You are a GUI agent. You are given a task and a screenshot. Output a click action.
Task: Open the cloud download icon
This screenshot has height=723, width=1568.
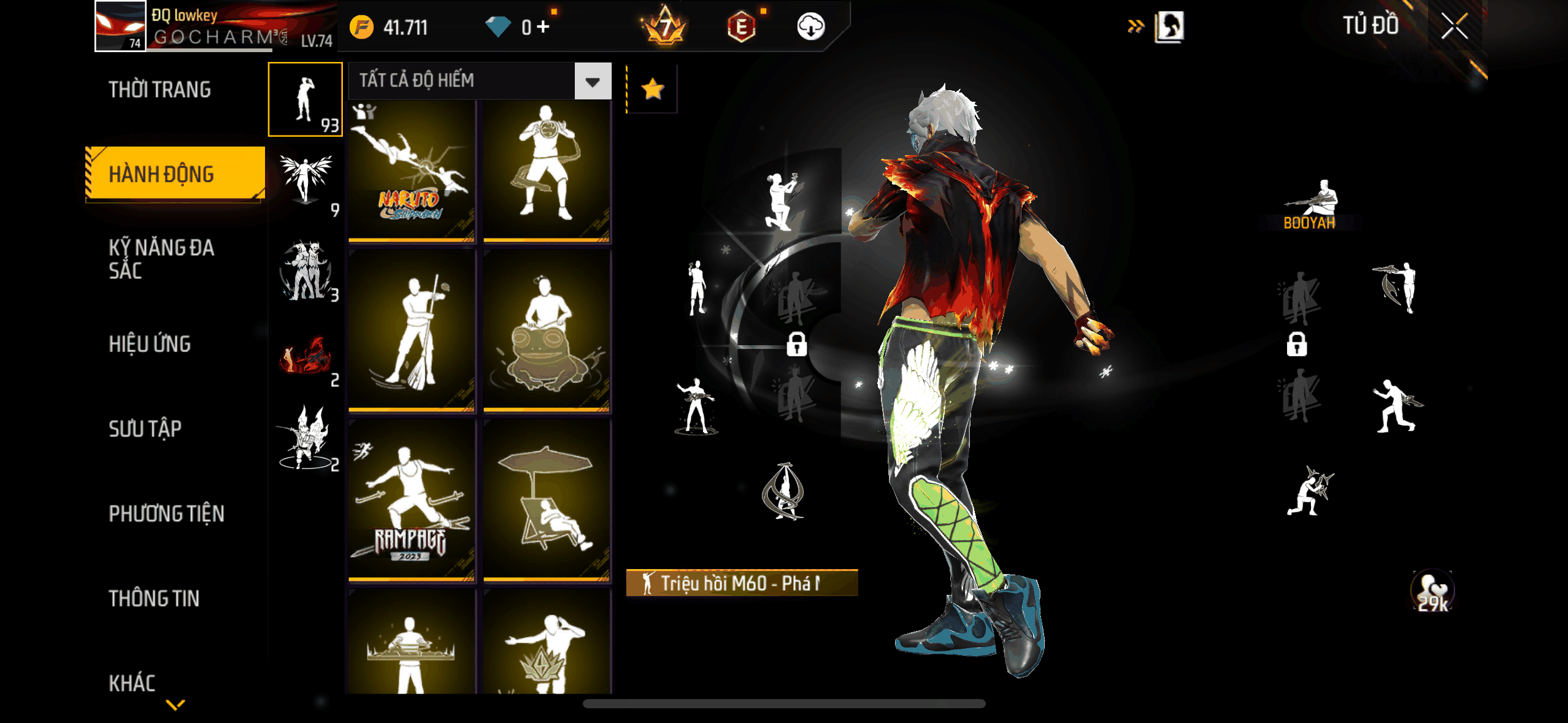(x=810, y=27)
